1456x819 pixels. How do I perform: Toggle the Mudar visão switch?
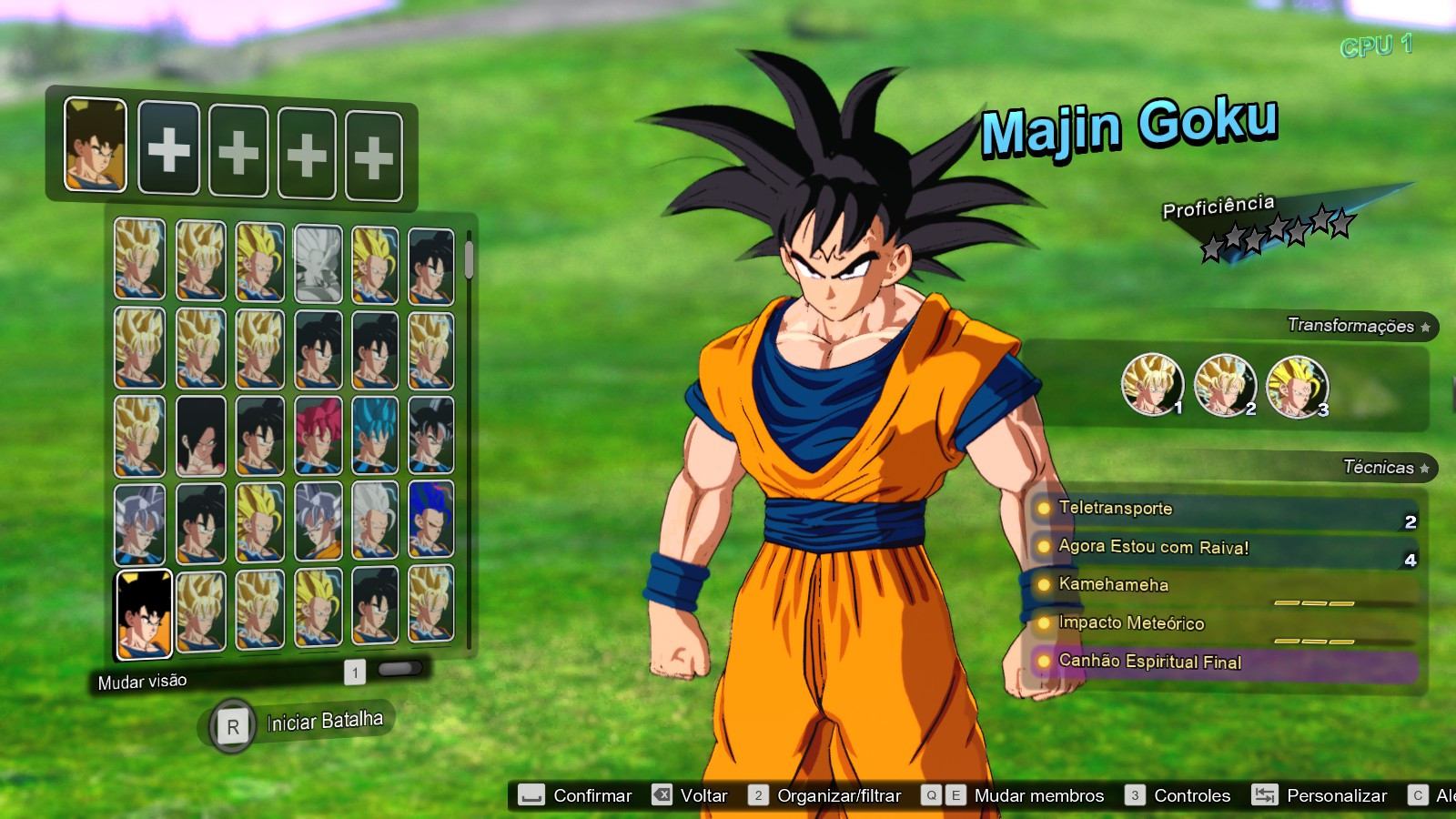point(401,670)
